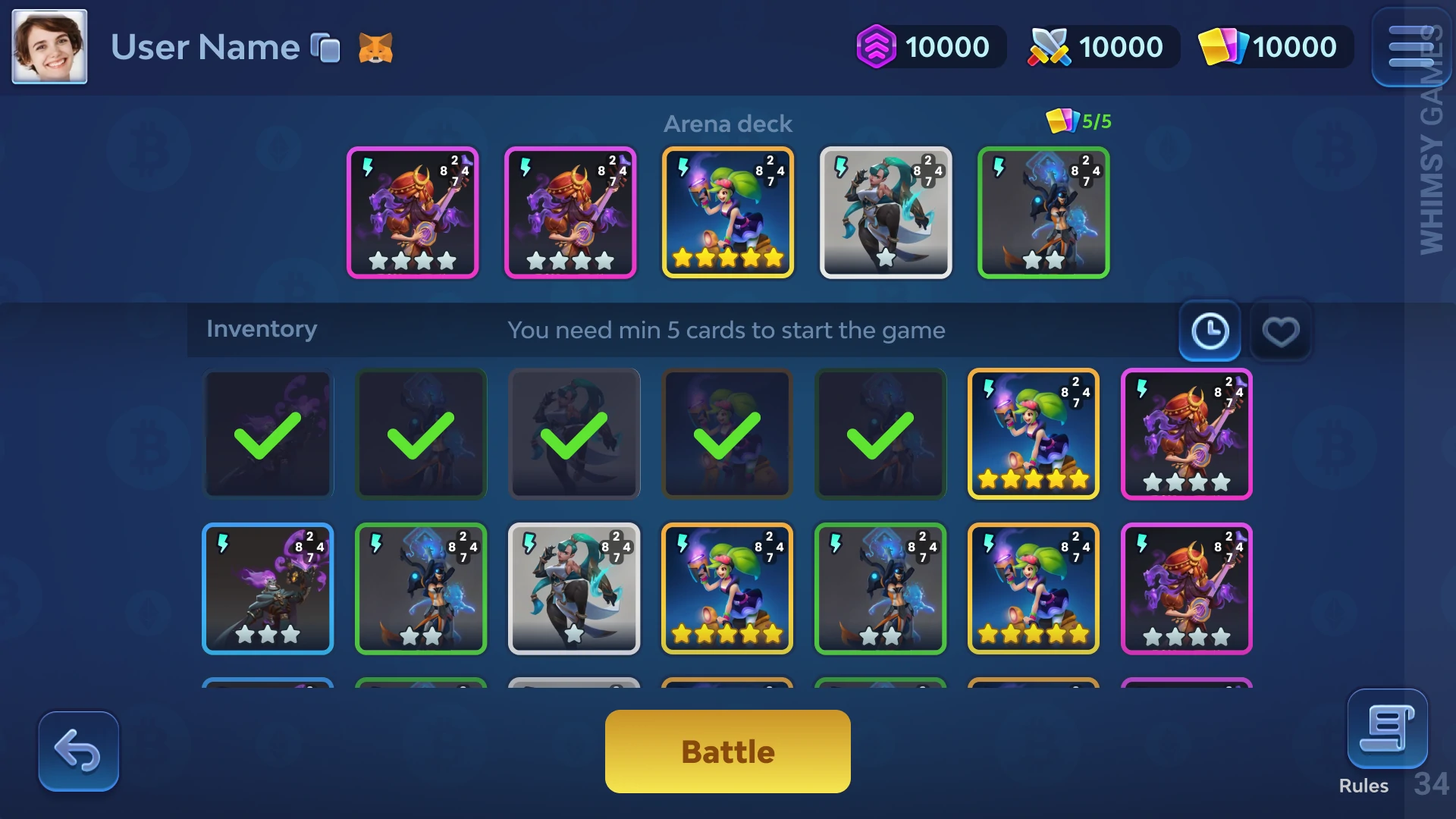Click the MetaMask fox icon

375,48
